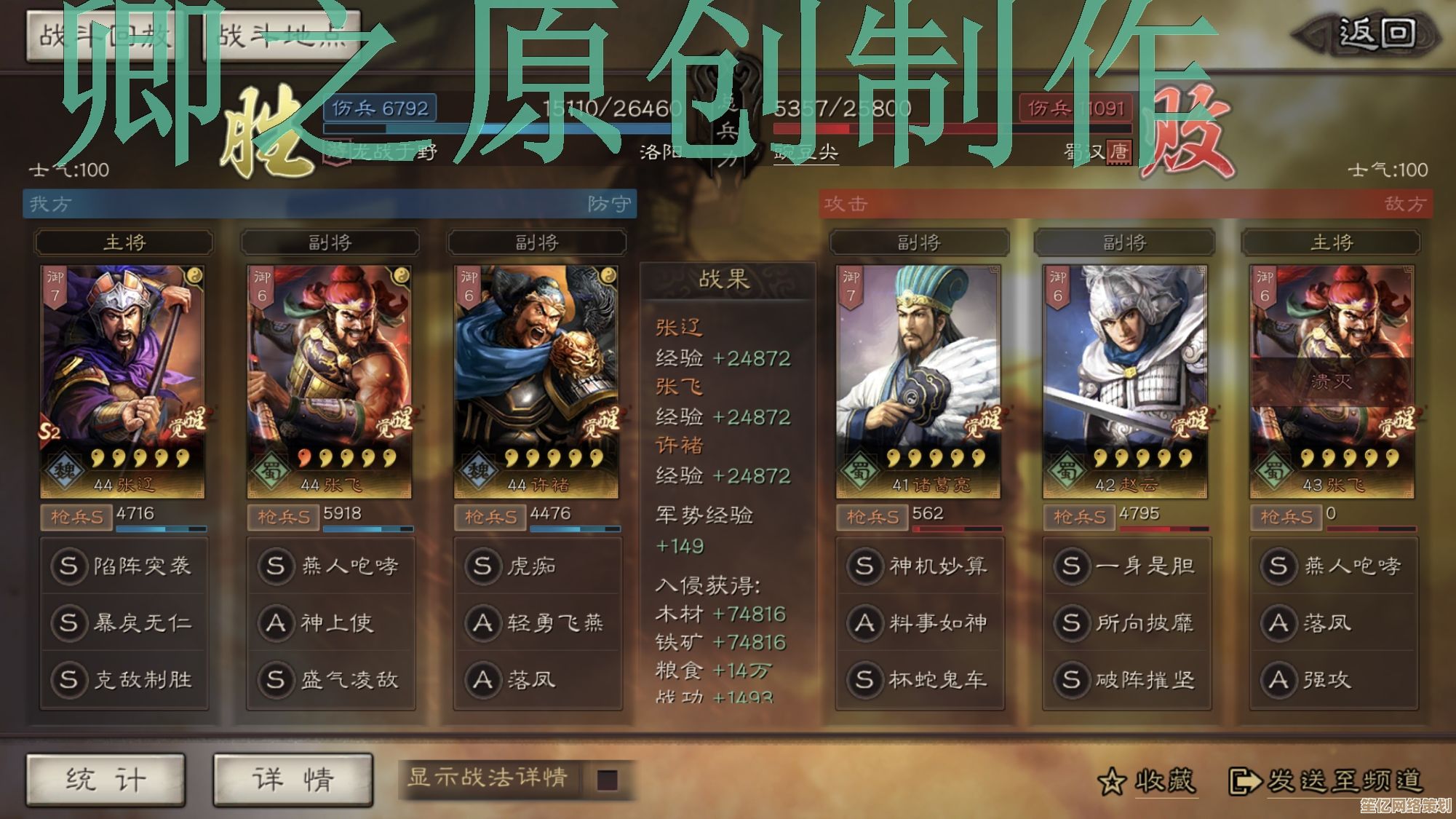Select the 许褚 general card
Screen dimensions: 1456x819
[x=536, y=381]
